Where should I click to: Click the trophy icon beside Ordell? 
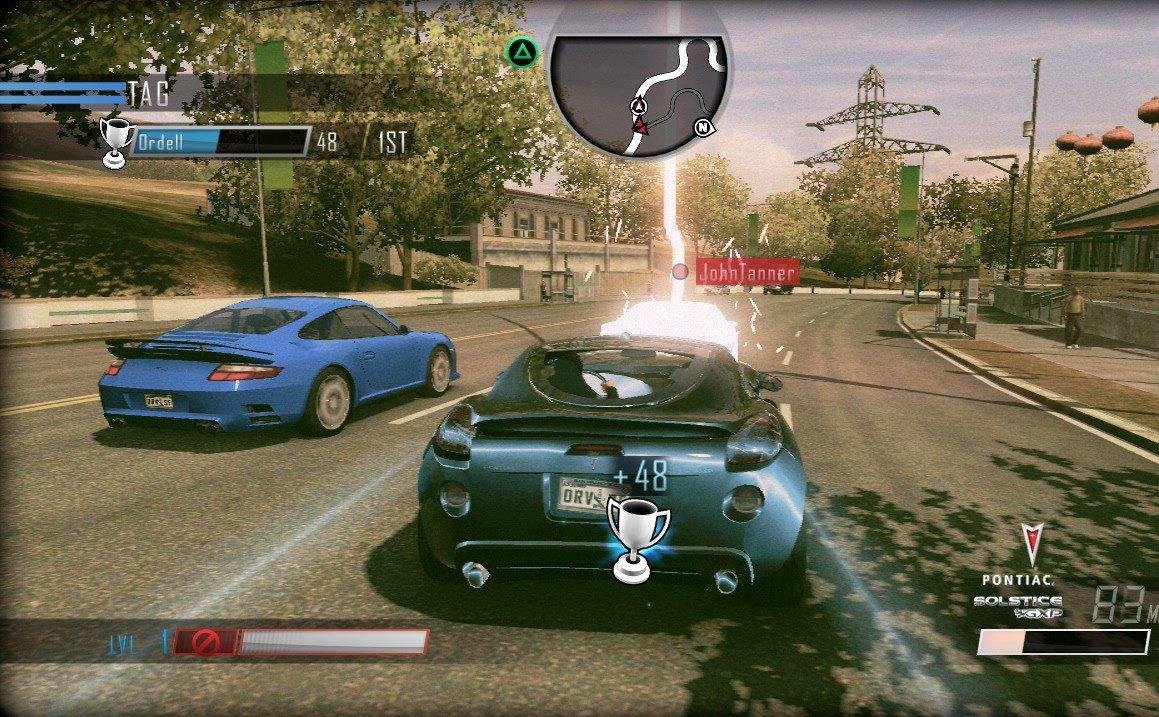pyautogui.click(x=117, y=140)
